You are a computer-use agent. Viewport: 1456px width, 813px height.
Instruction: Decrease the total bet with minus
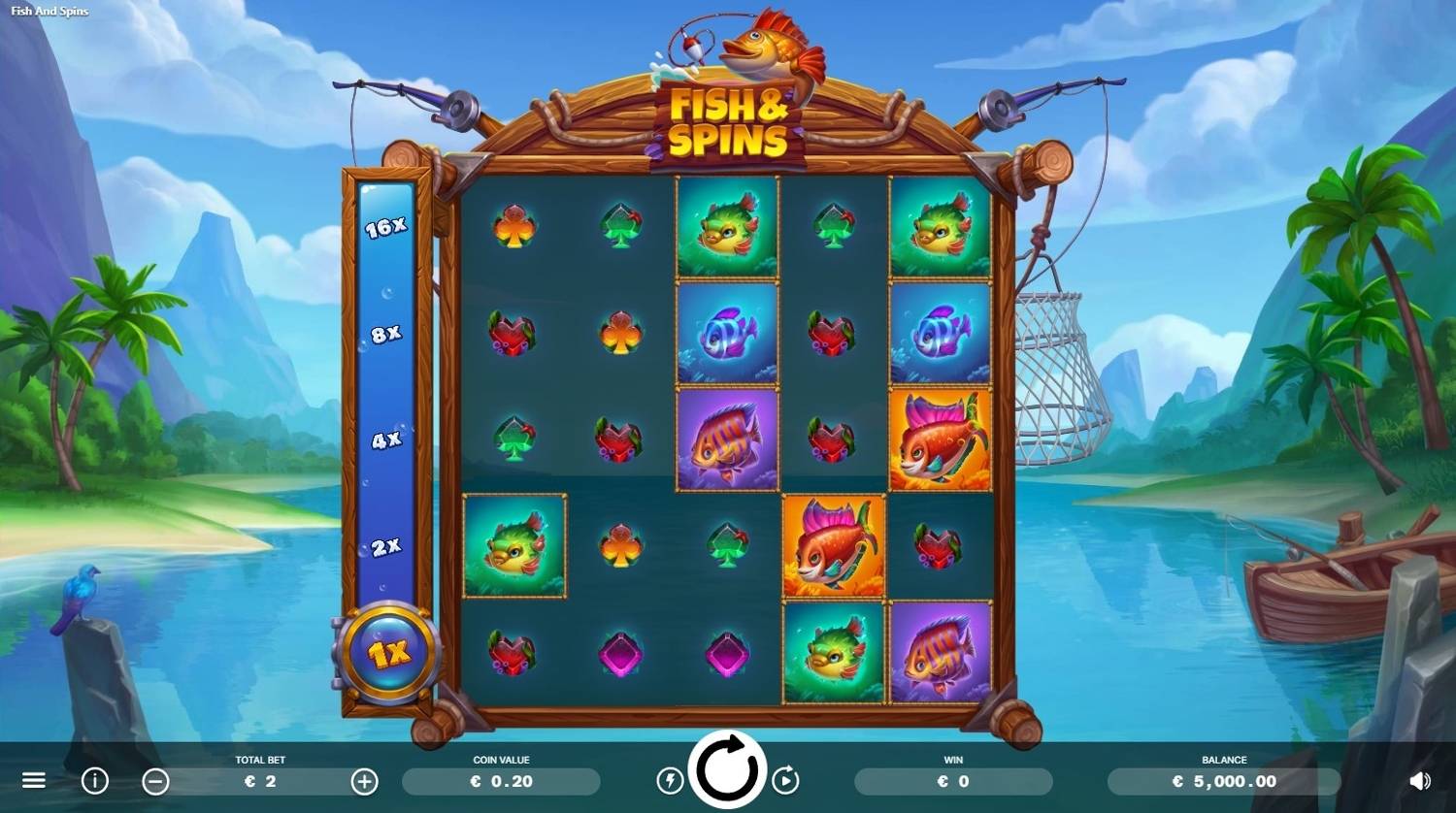point(153,780)
